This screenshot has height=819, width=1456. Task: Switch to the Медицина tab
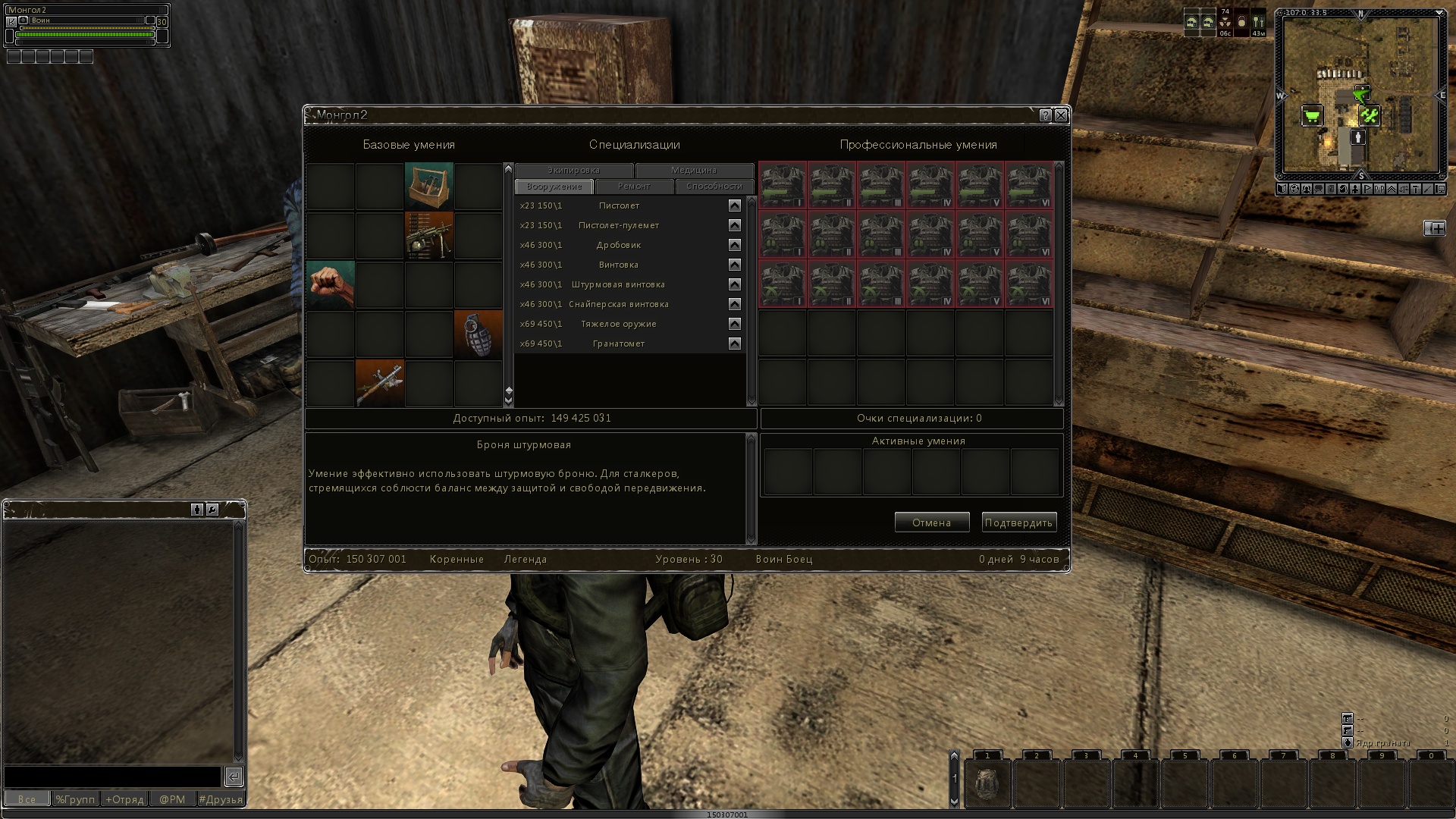coord(694,171)
